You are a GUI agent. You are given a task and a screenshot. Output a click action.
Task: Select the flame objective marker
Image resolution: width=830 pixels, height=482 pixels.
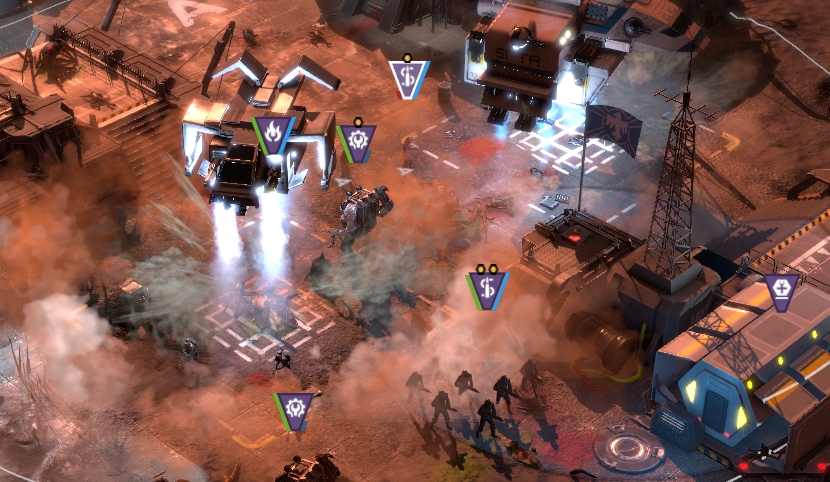(x=273, y=132)
